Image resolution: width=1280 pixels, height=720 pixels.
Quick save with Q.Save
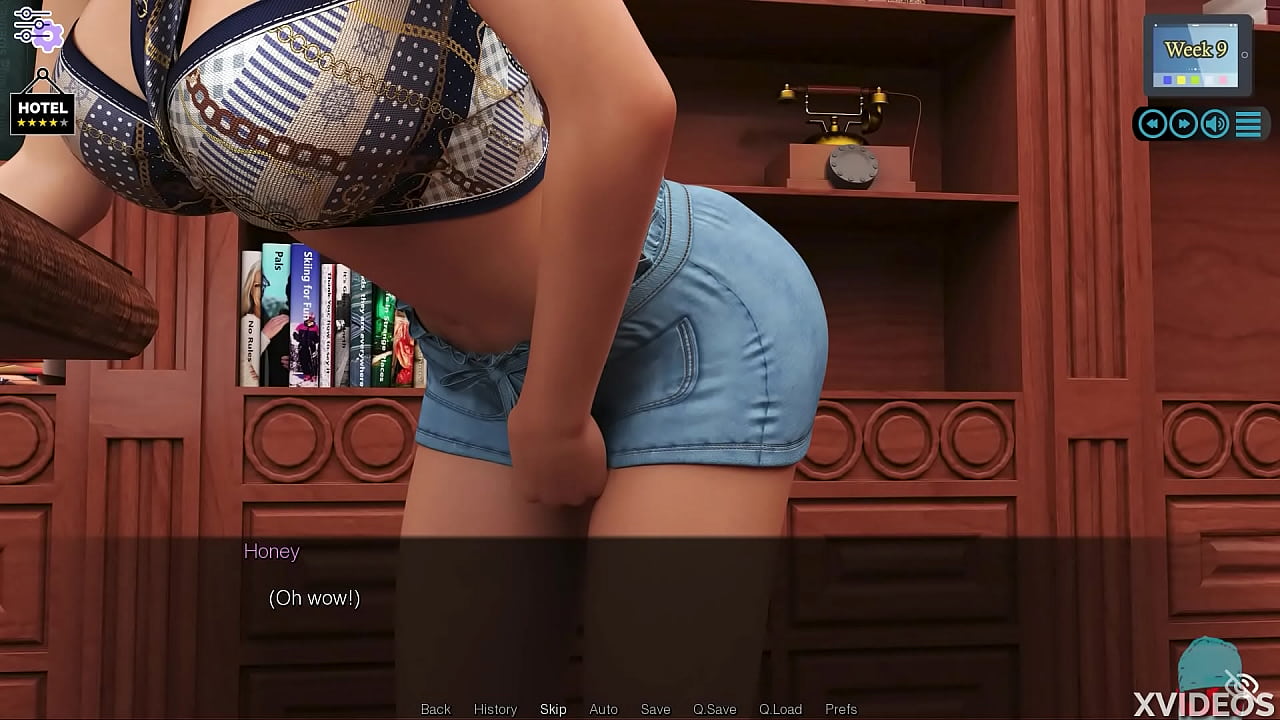coord(714,709)
